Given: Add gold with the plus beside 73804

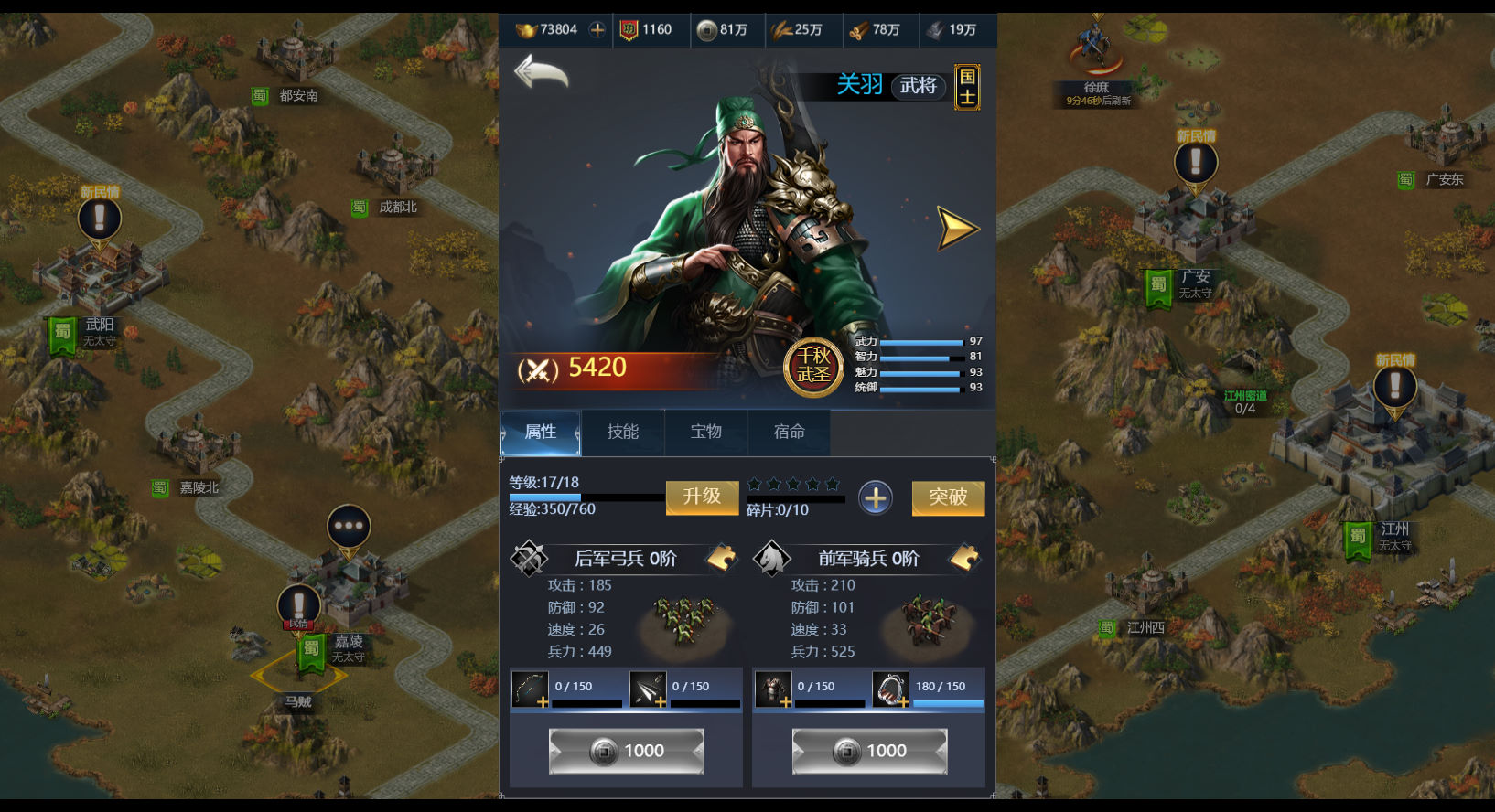Looking at the screenshot, I should (x=597, y=29).
